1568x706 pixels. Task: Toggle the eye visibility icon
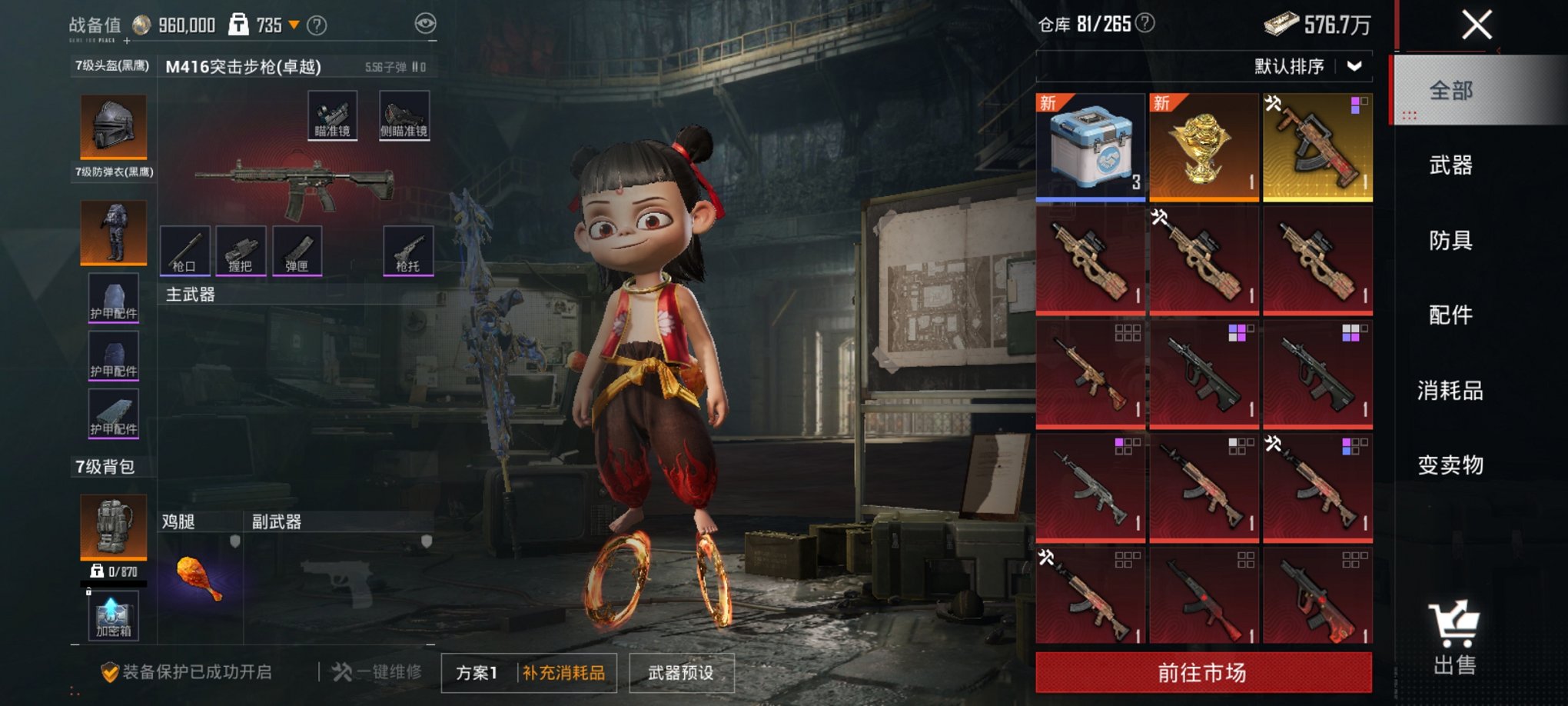425,24
